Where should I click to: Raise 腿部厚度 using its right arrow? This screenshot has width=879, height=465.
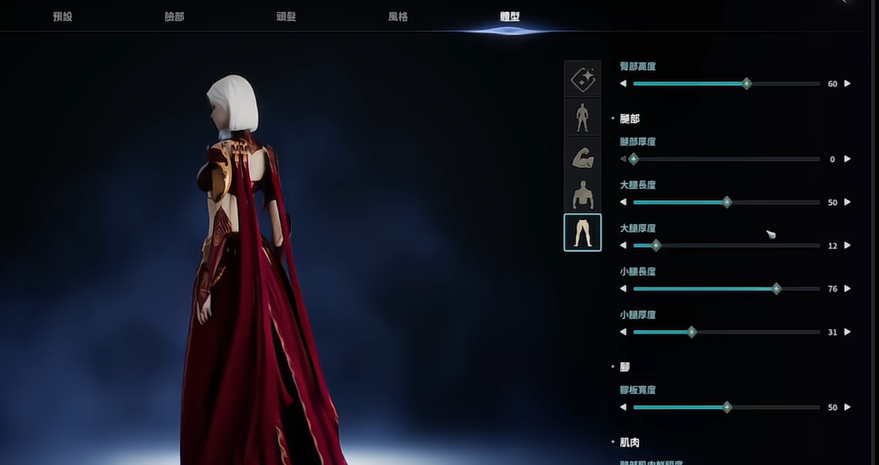tap(848, 159)
